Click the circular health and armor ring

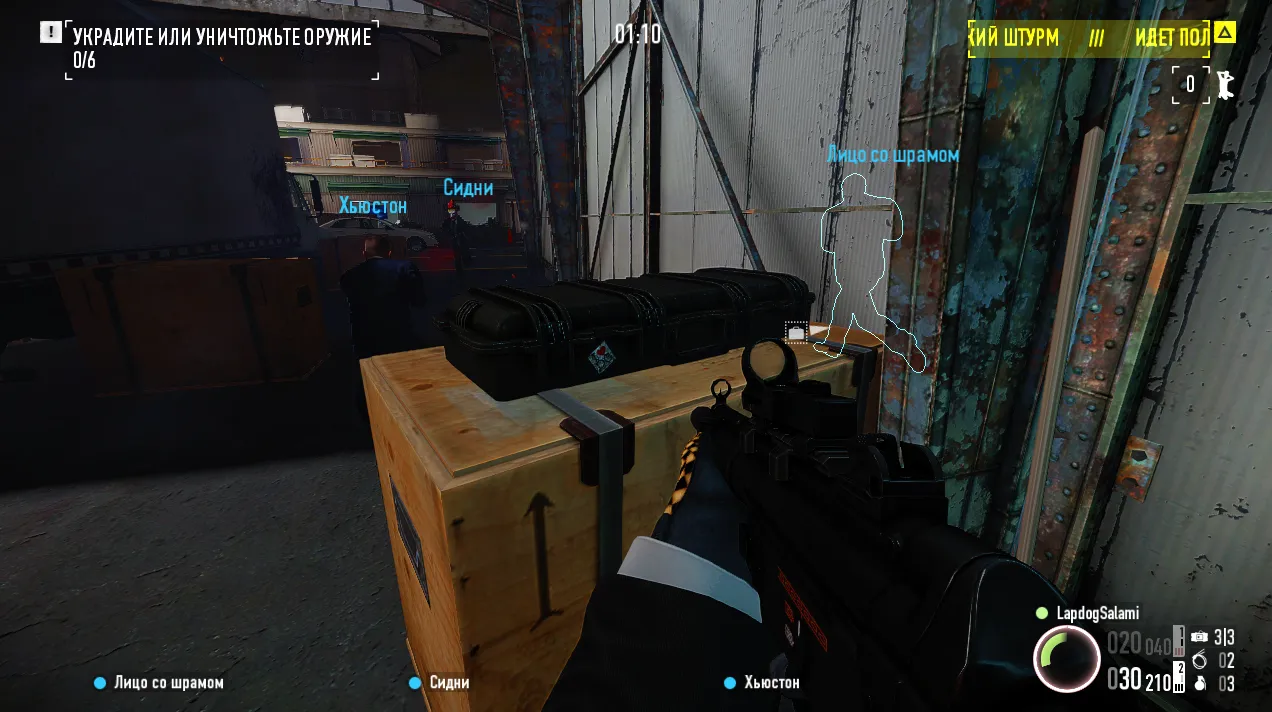click(1066, 659)
